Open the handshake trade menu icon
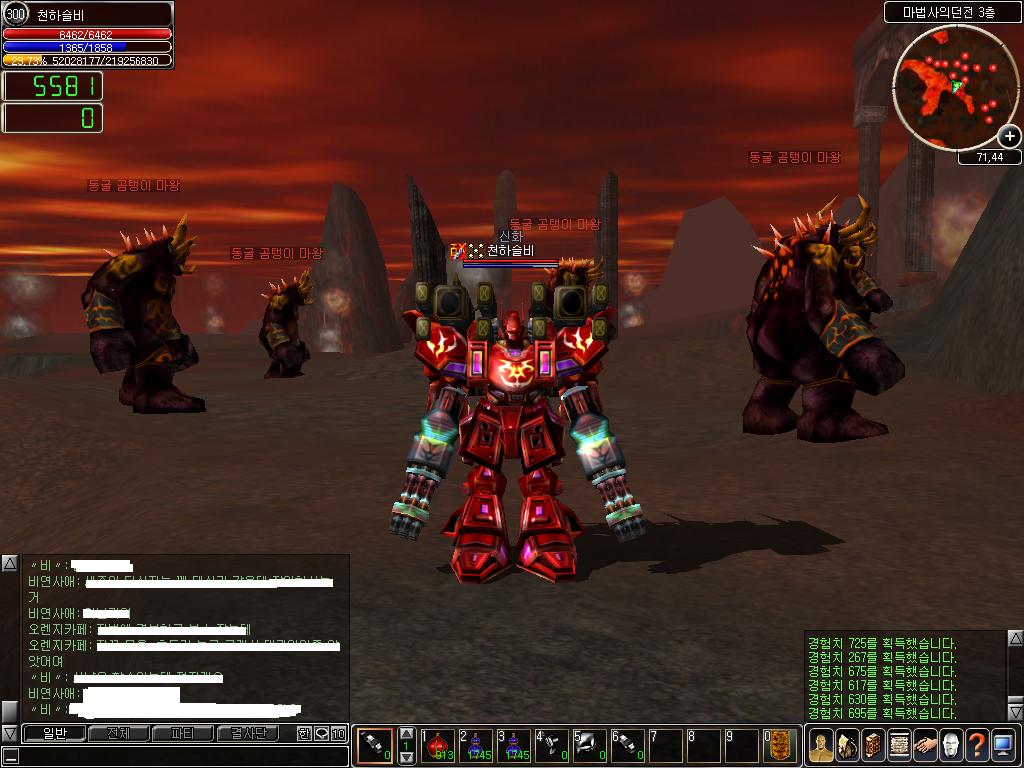 tap(925, 745)
